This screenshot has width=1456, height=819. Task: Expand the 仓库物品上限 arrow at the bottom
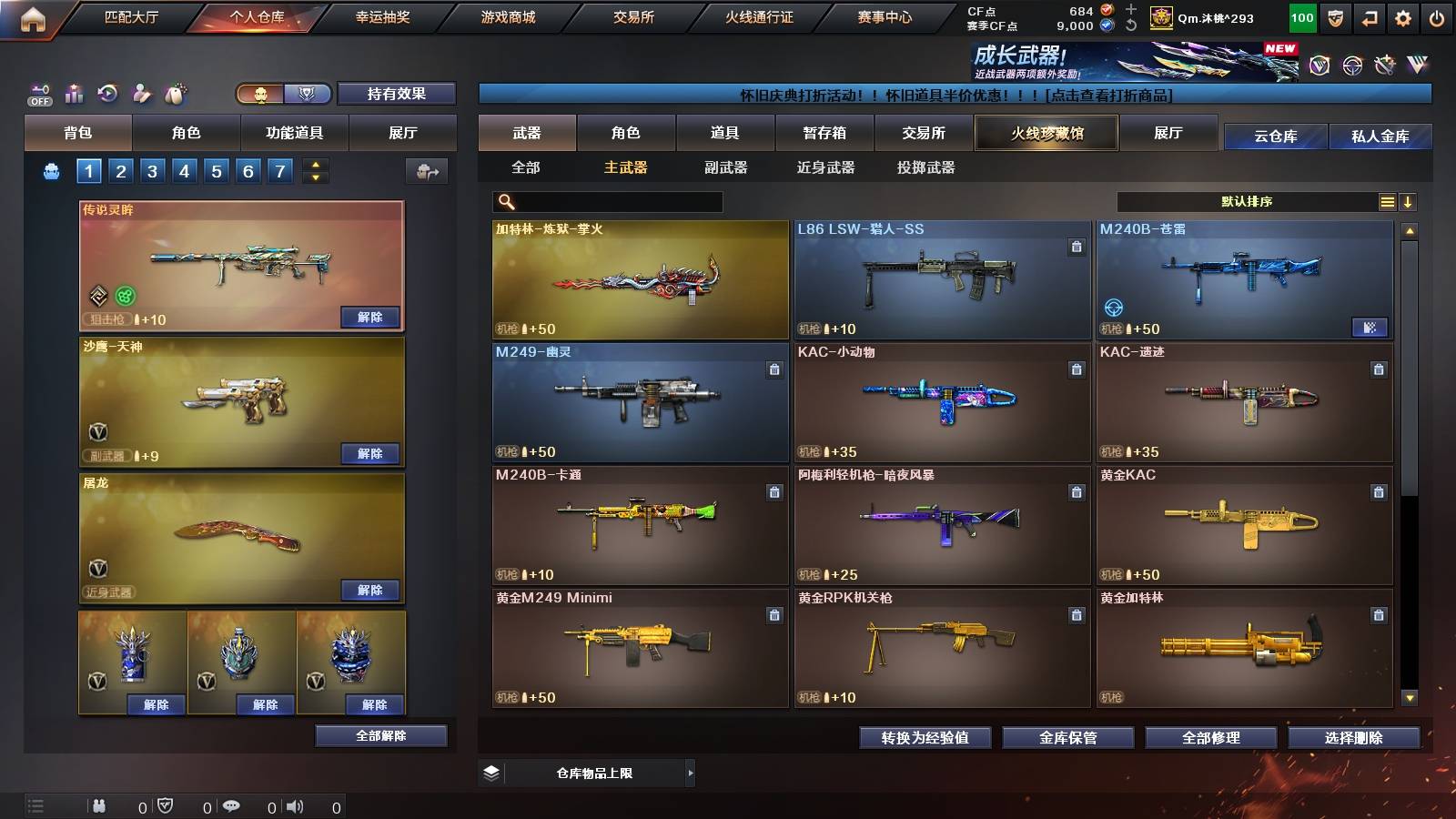pos(690,773)
